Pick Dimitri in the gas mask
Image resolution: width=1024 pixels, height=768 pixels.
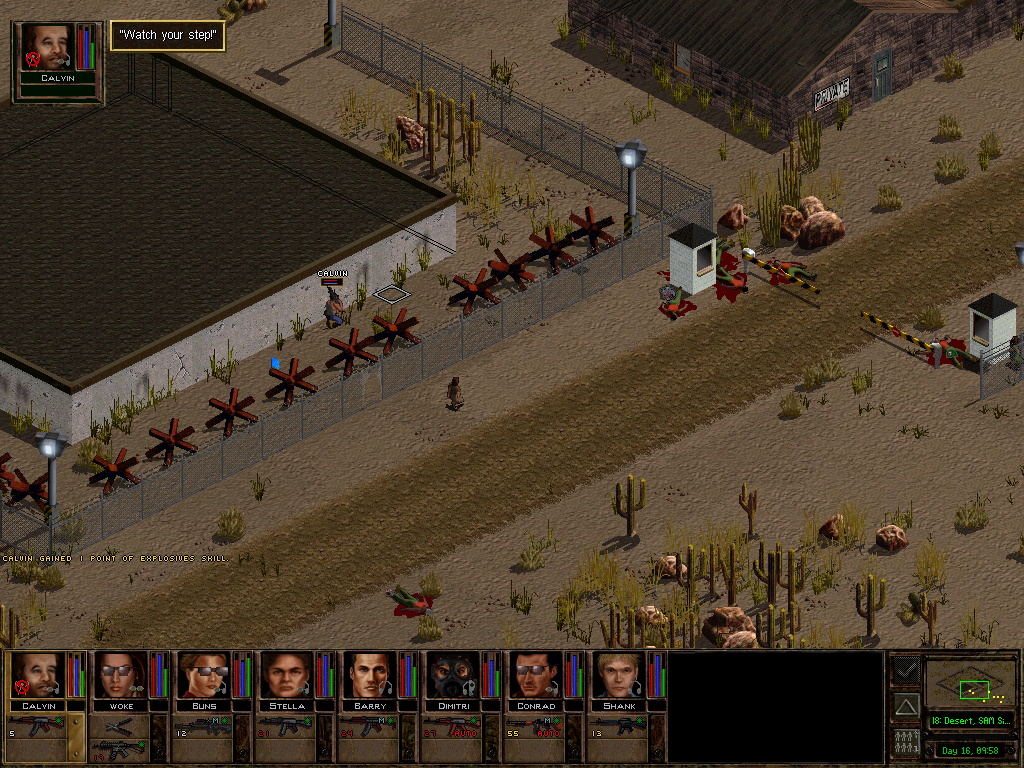[x=453, y=675]
